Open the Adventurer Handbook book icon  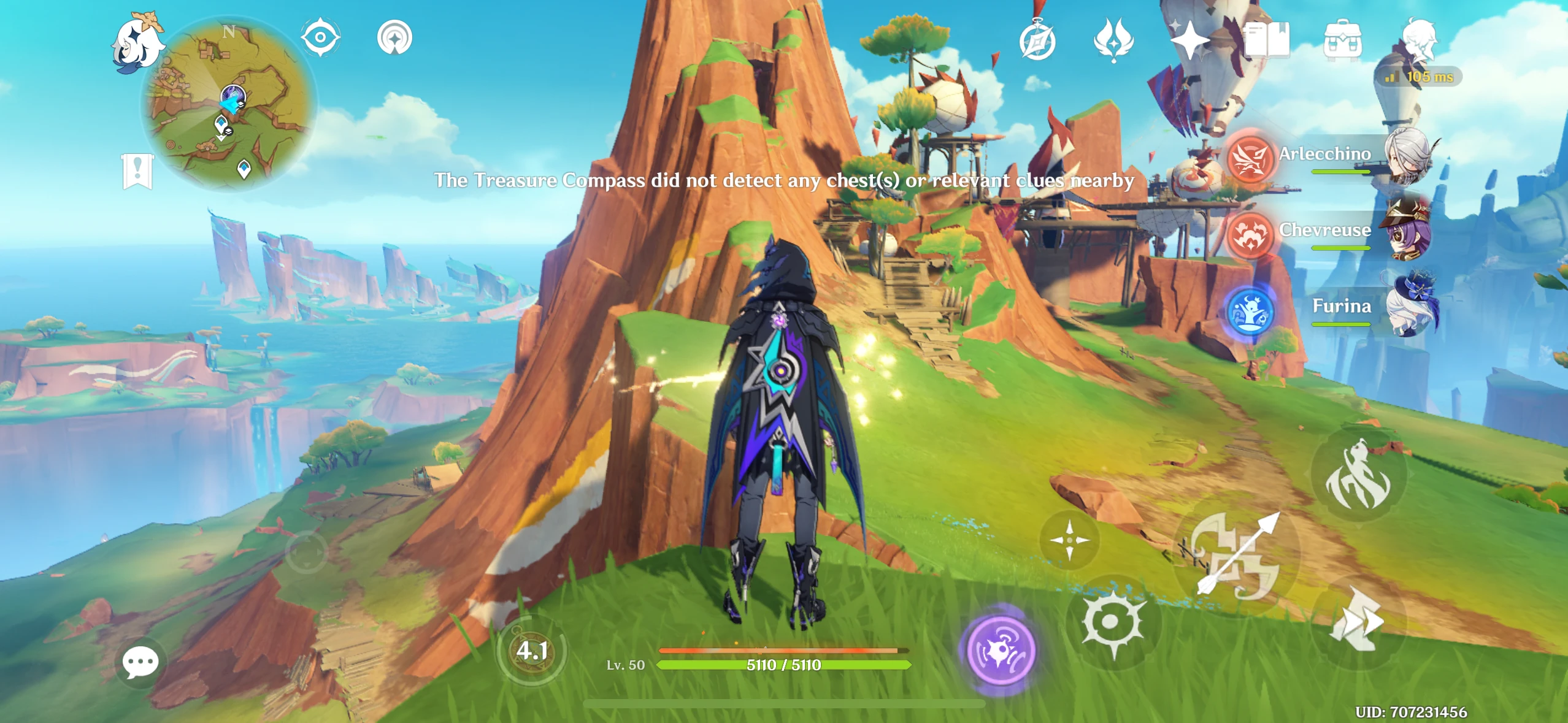[x=1267, y=40]
